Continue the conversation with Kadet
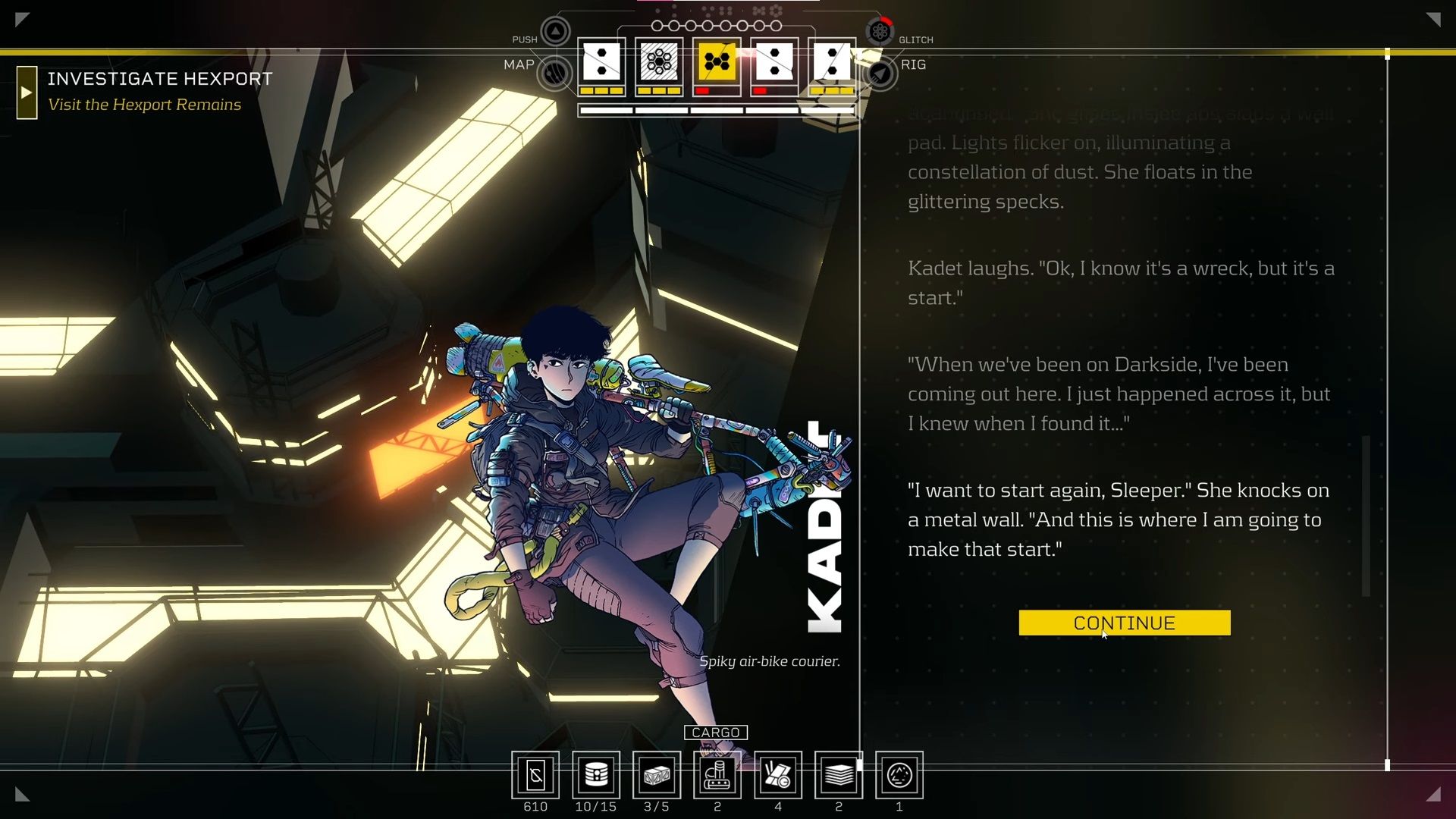The width and height of the screenshot is (1456, 819). pos(1124,623)
